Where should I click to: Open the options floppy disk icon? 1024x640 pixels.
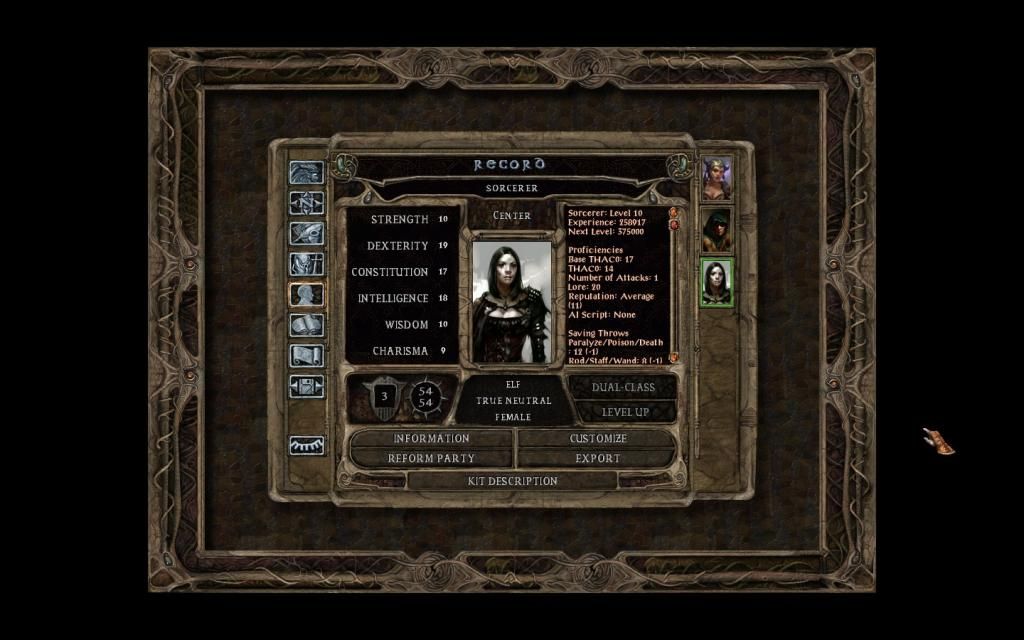pyautogui.click(x=306, y=386)
